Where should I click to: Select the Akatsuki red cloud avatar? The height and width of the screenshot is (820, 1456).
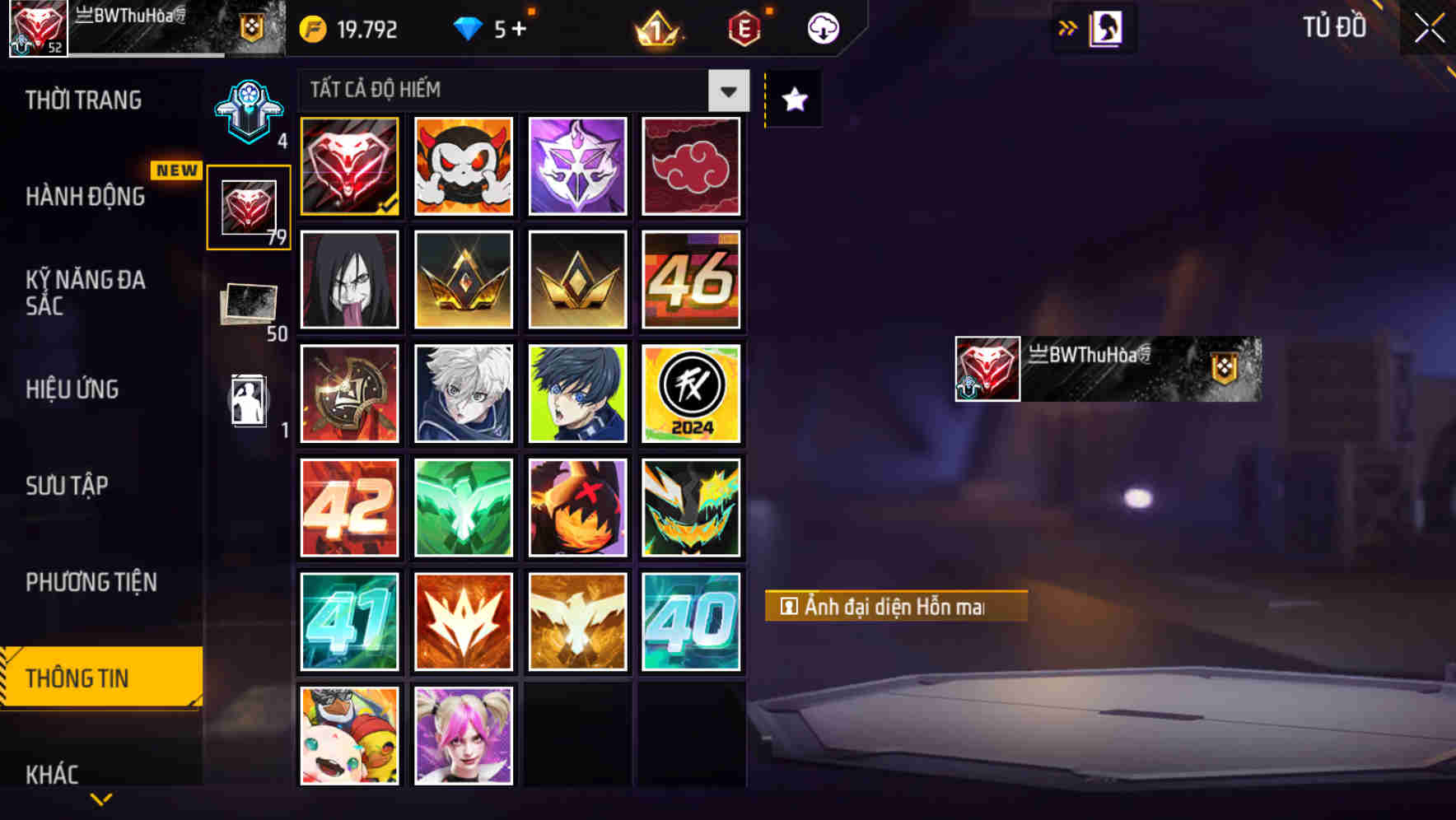coord(692,165)
